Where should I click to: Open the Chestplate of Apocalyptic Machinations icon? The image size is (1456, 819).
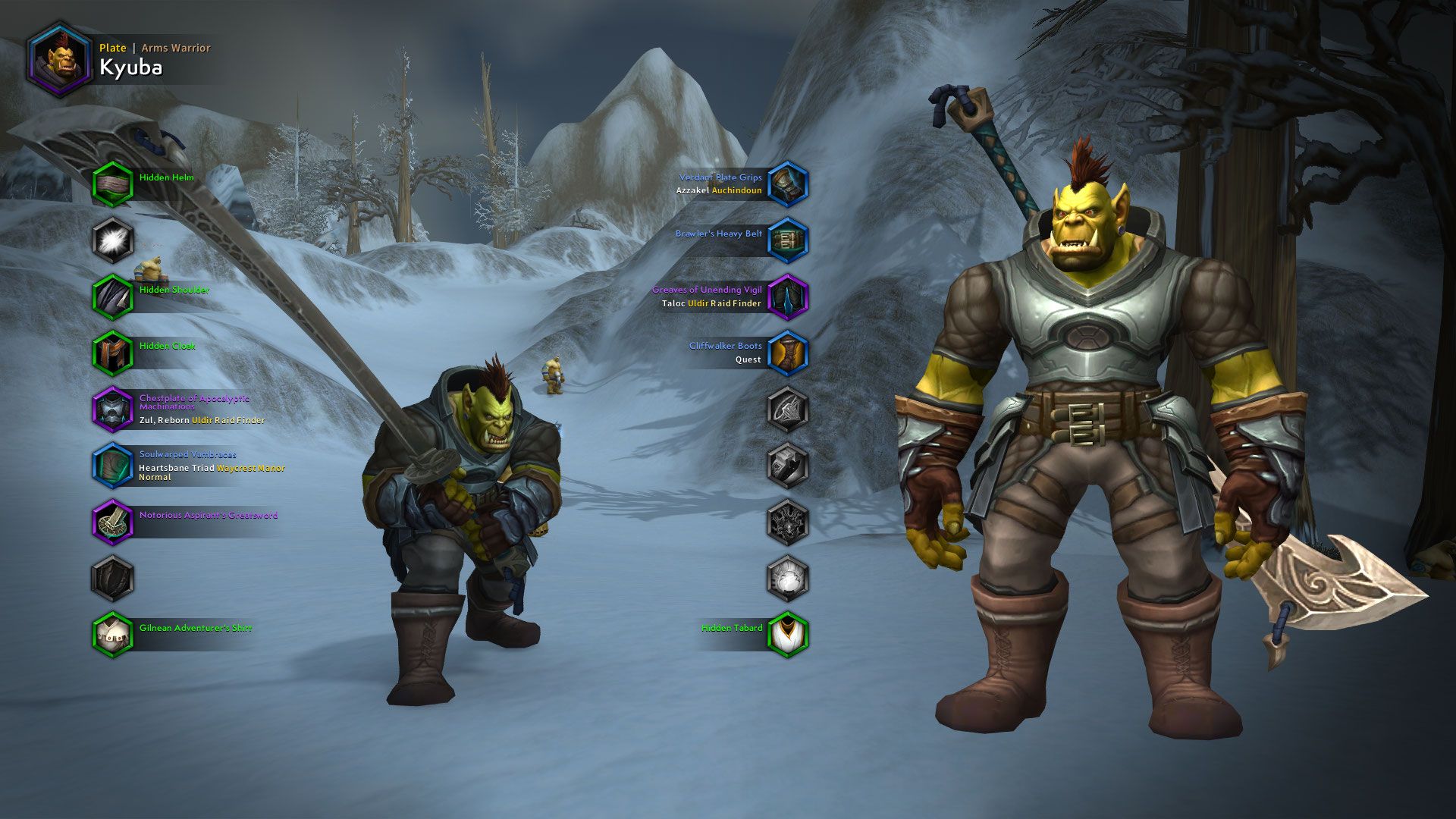click(112, 408)
